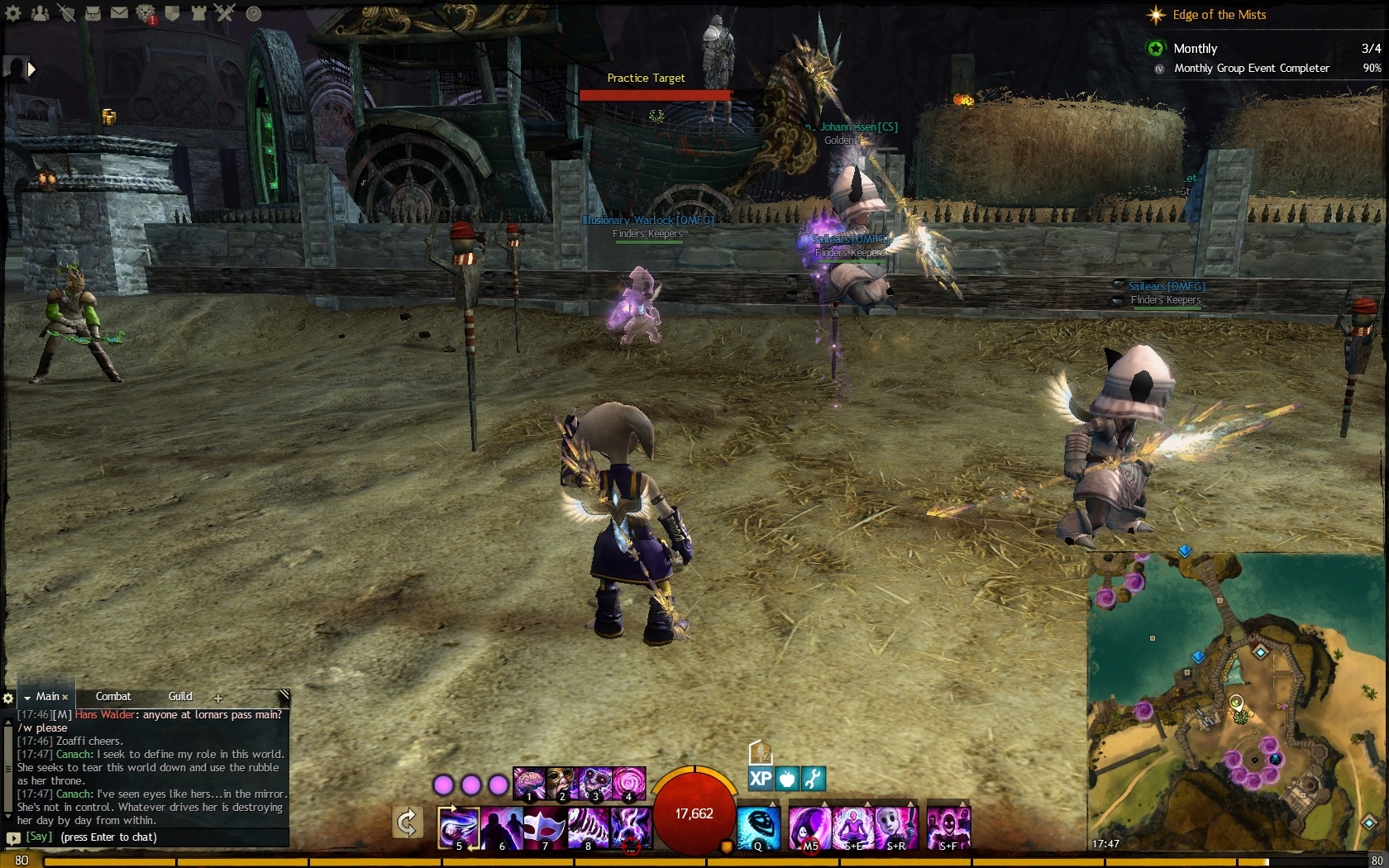Activate the brain shatter skill
Viewport: 1389px width, 868px height.
529,783
